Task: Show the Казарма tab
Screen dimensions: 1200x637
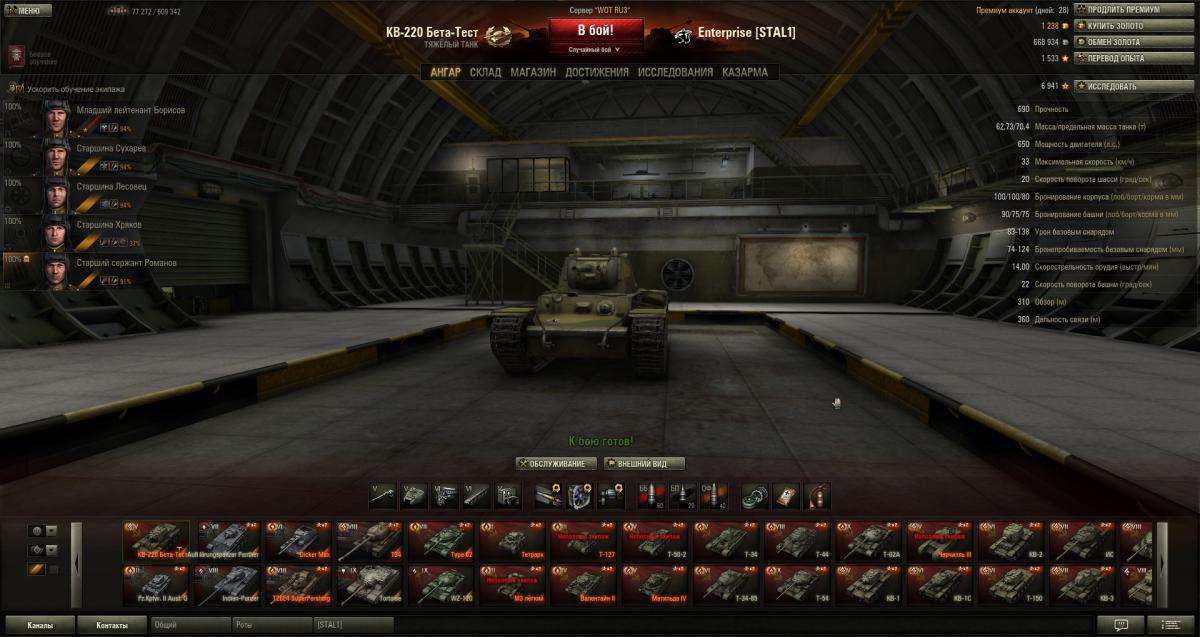Action: pyautogui.click(x=745, y=72)
